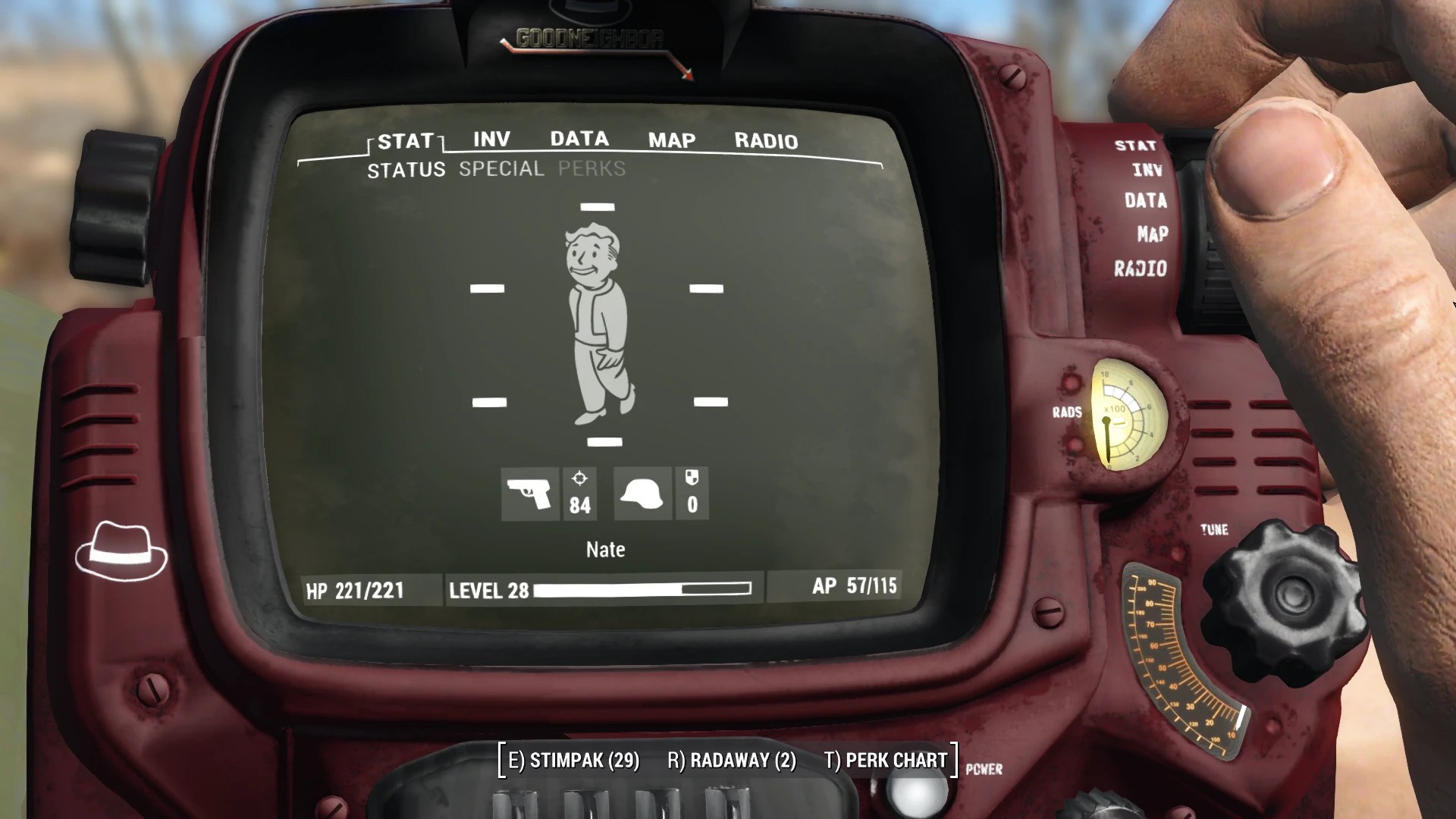Click the Nate name label
This screenshot has height=819, width=1456.
point(604,549)
